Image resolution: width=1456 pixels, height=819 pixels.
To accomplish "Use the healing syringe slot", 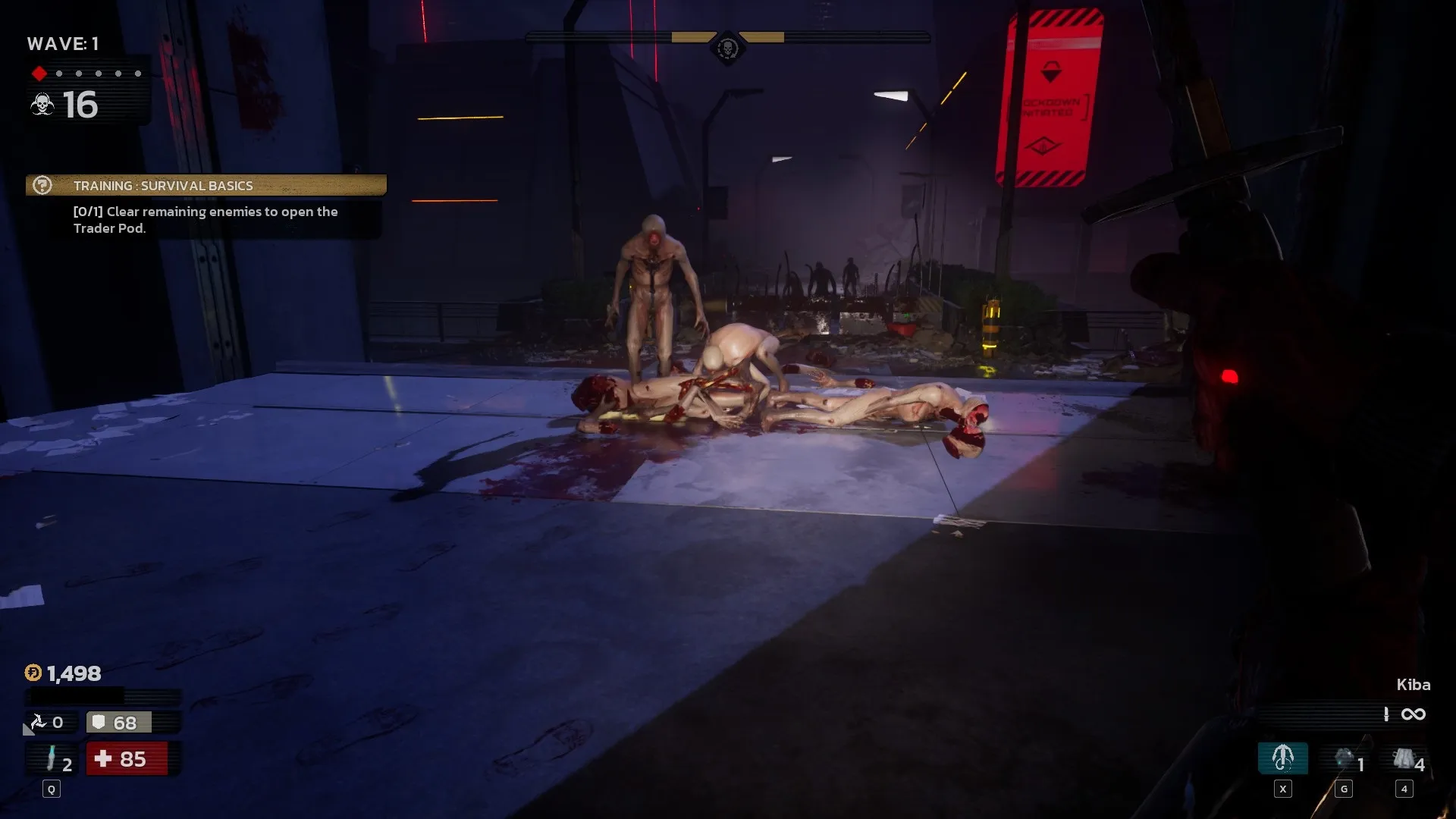I will coord(52,758).
